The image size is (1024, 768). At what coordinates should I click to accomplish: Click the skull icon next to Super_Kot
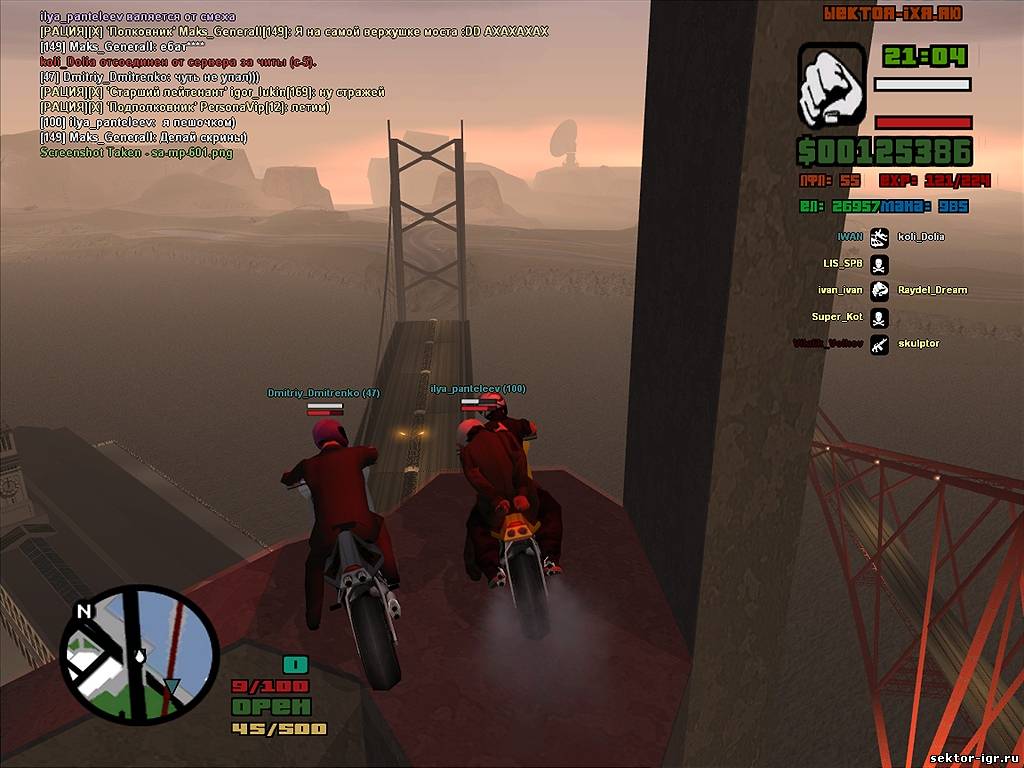[x=879, y=318]
